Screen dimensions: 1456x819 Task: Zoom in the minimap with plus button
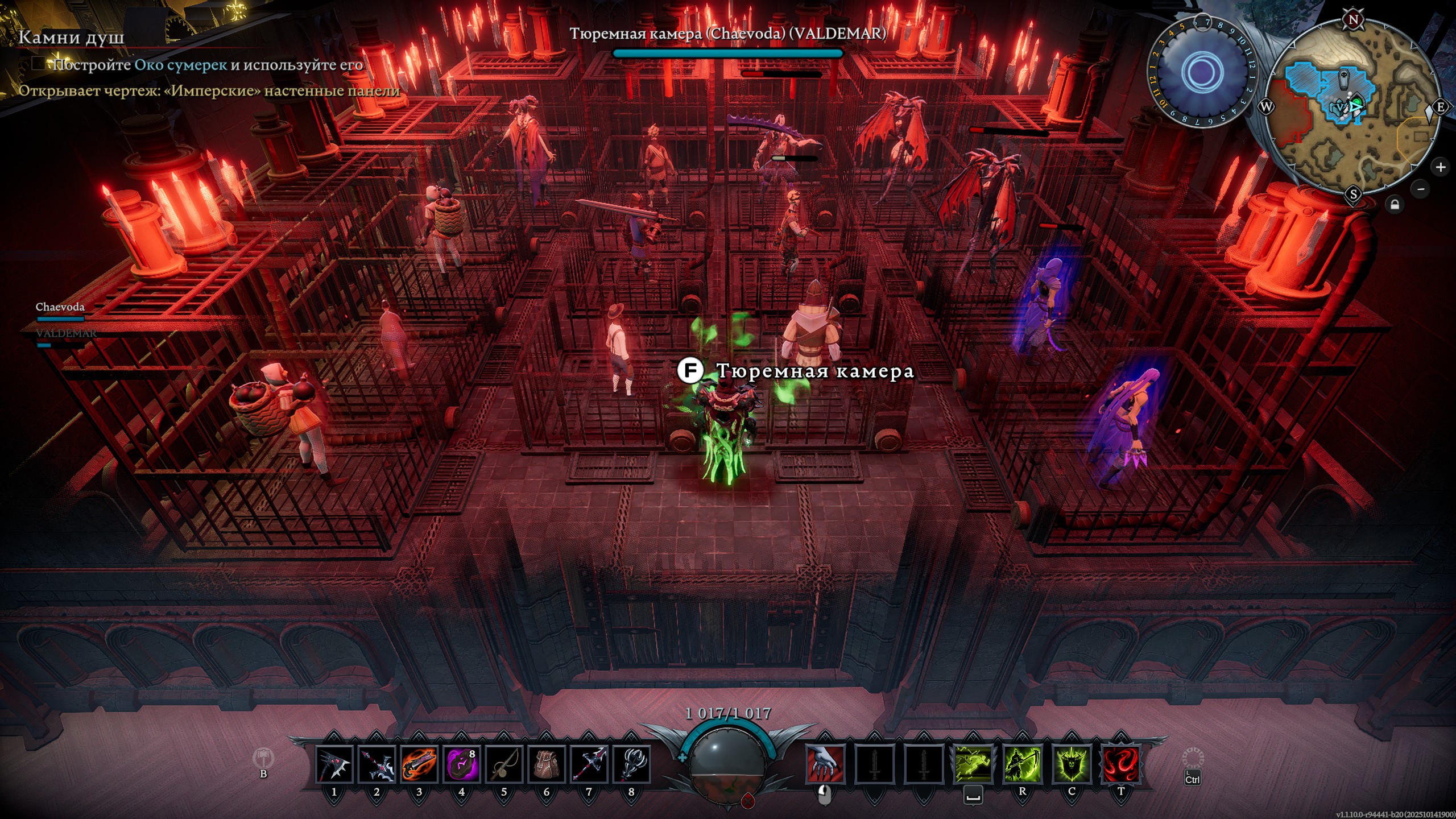point(1440,167)
